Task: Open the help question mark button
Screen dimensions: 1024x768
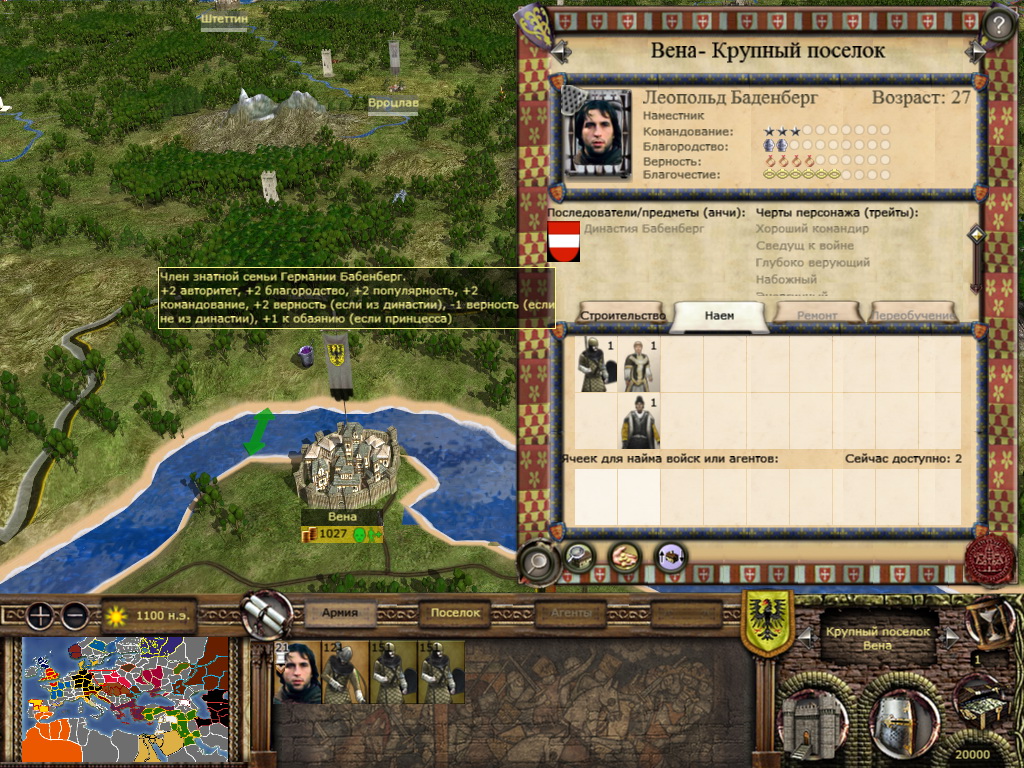Action: pos(999,24)
